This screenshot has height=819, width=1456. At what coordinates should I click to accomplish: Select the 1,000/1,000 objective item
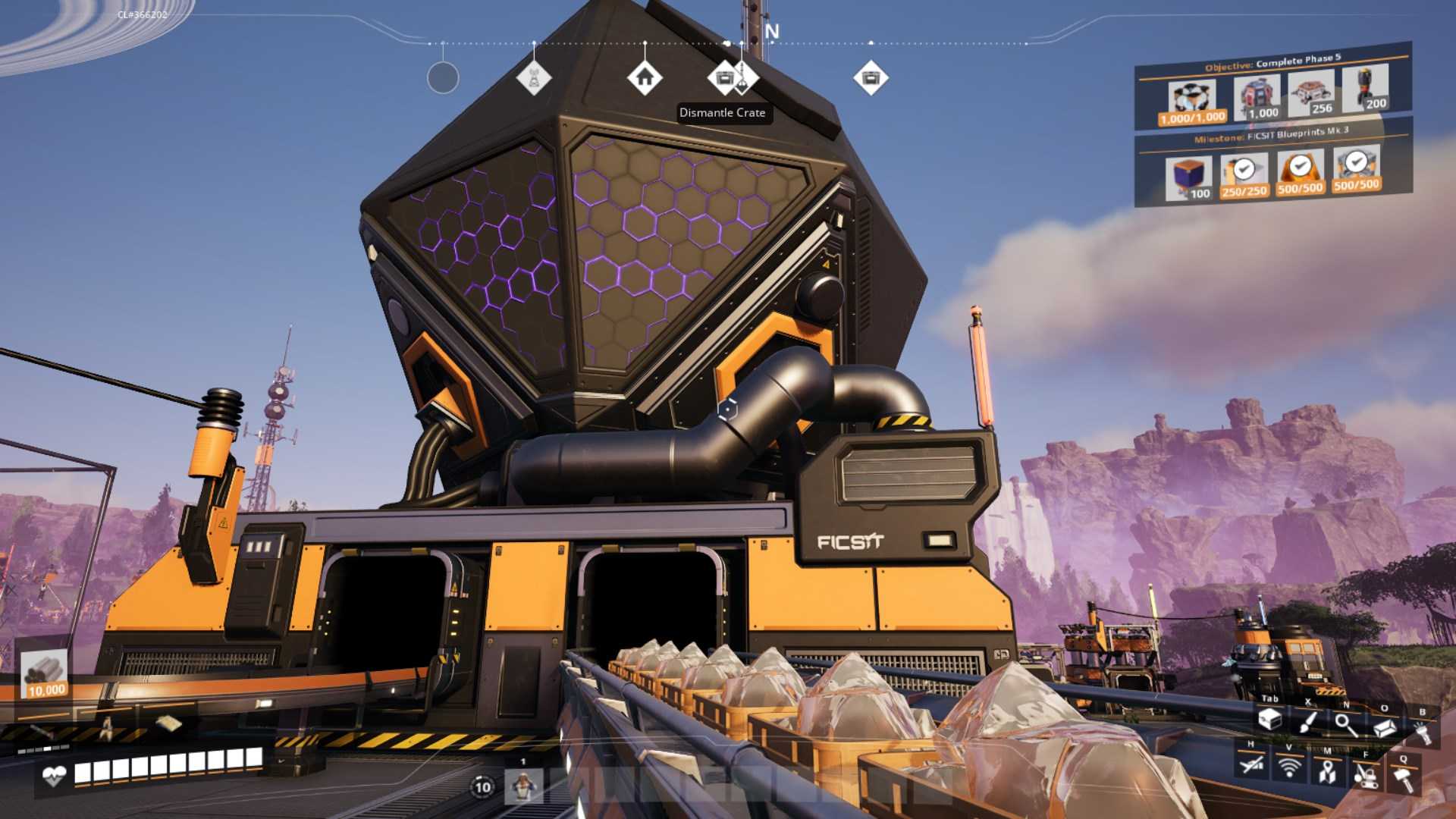pos(1192,102)
